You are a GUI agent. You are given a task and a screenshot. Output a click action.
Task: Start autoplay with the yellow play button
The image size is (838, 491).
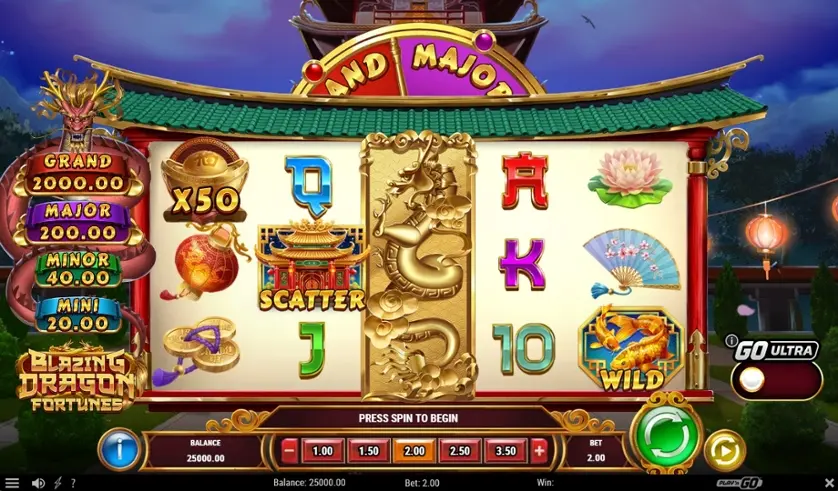point(724,450)
